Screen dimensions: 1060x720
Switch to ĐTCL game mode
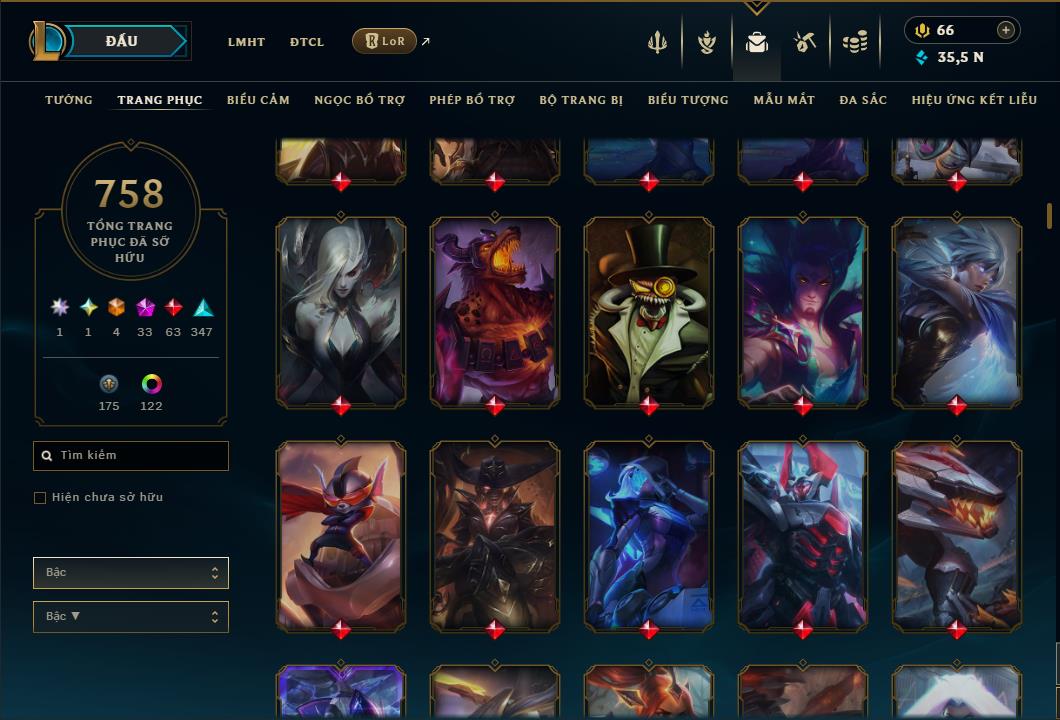click(x=307, y=42)
